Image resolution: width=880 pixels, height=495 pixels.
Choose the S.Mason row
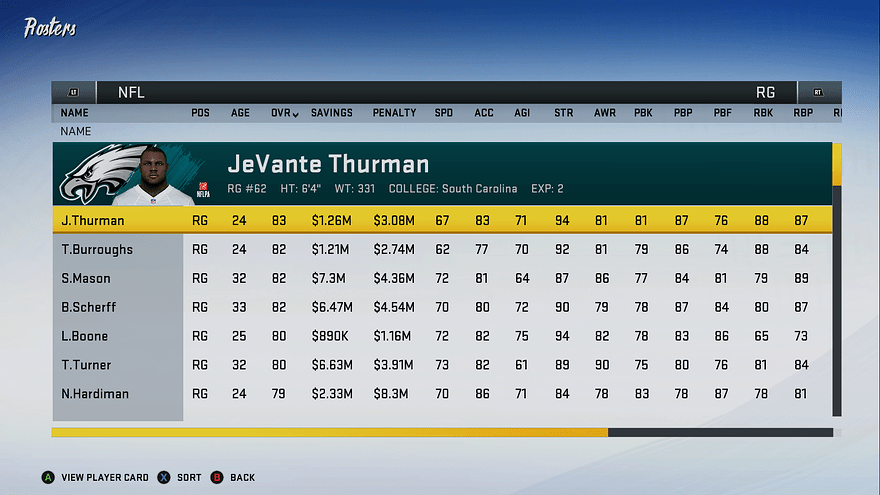86,278
